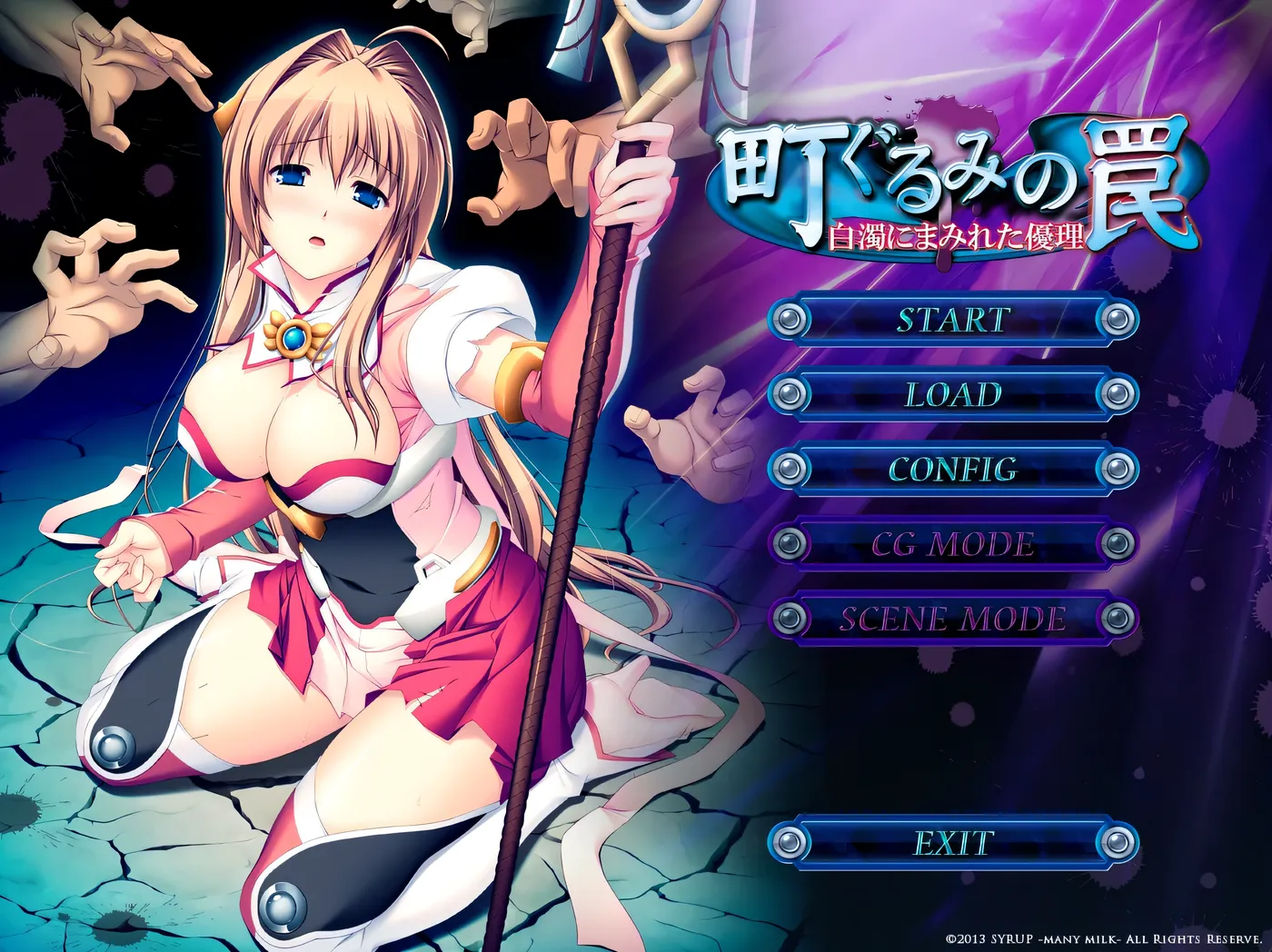Open the CG MODE gallery
Viewport: 1272px width, 952px height.
(x=950, y=544)
